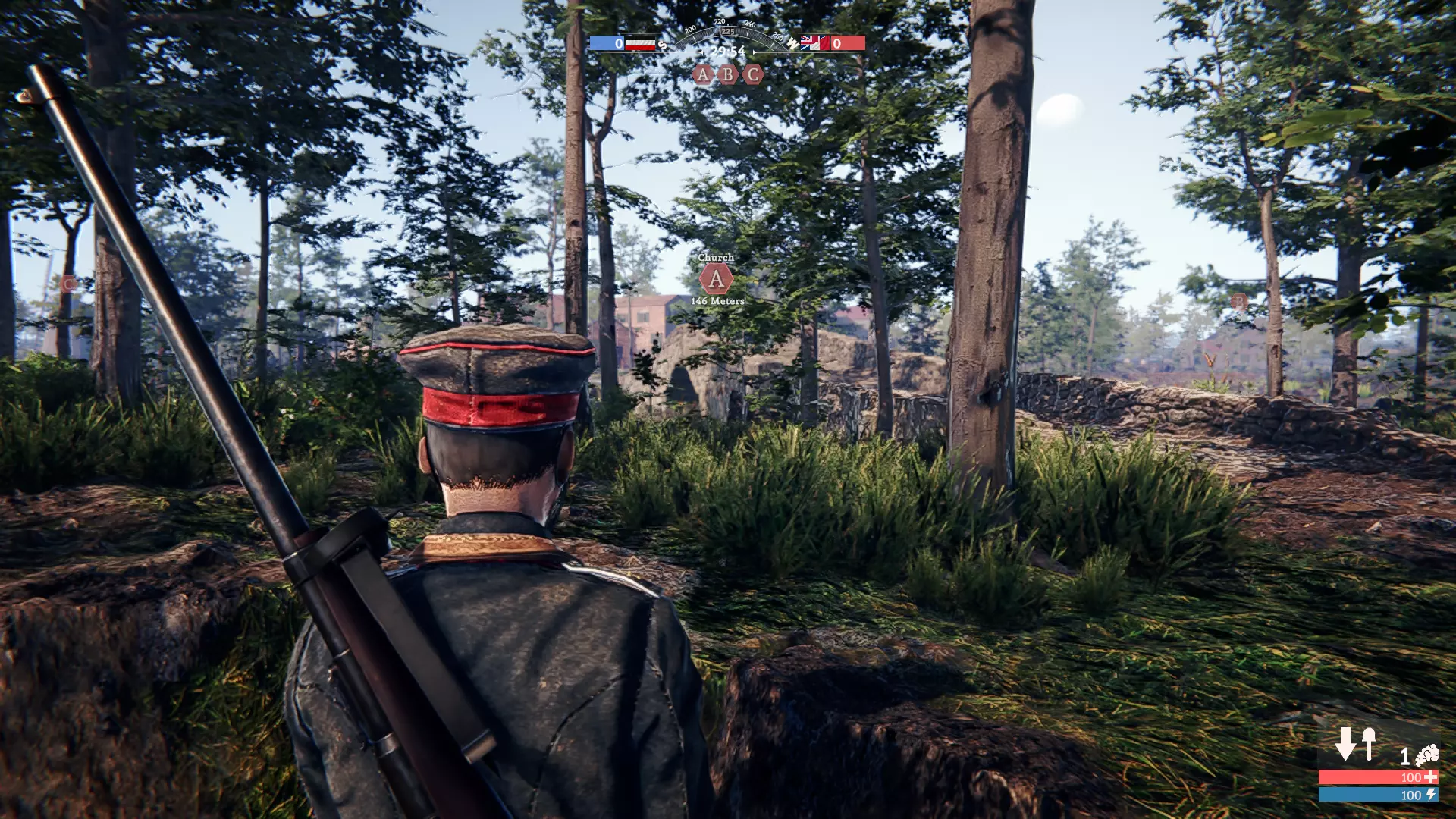Select objective A hexagon below the match timer
The width and height of the screenshot is (1456, 819).
[x=703, y=74]
